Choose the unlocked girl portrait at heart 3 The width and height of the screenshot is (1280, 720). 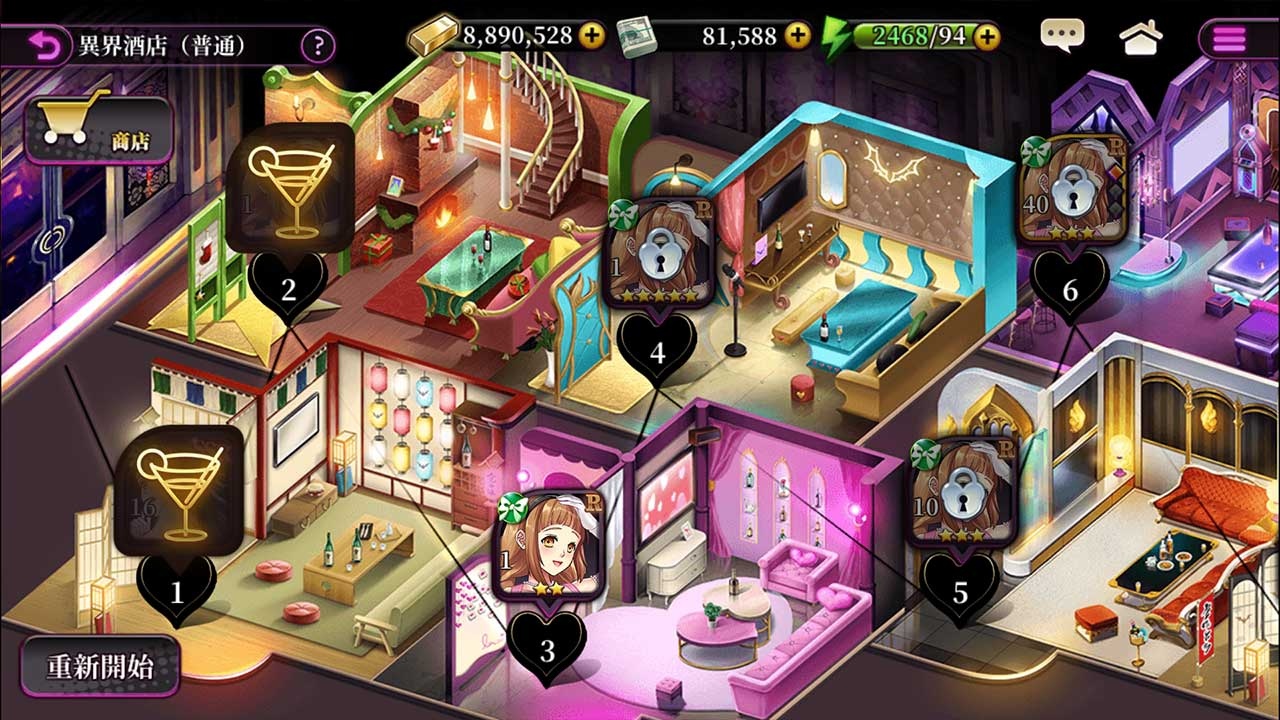548,545
